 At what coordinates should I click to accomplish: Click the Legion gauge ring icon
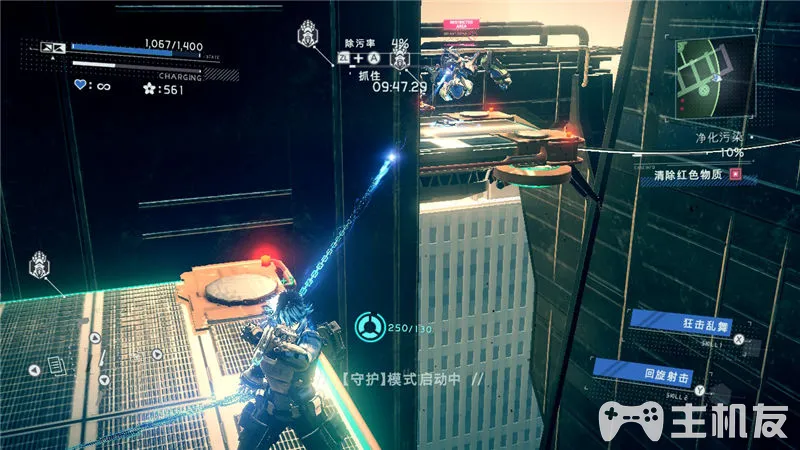pos(368,325)
